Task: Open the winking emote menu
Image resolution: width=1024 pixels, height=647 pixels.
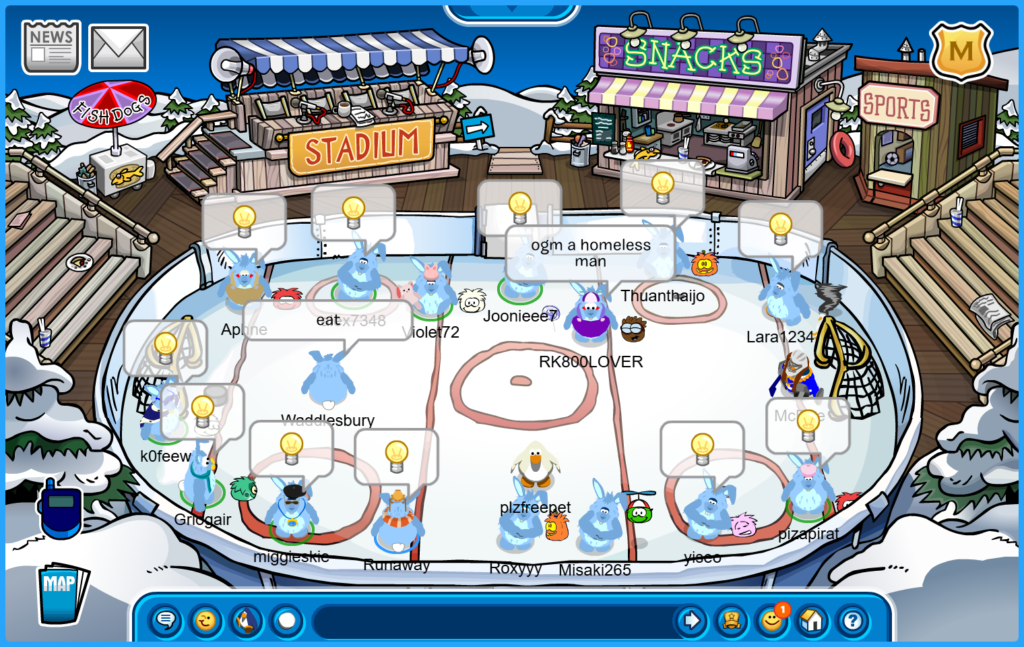Action: [206, 621]
